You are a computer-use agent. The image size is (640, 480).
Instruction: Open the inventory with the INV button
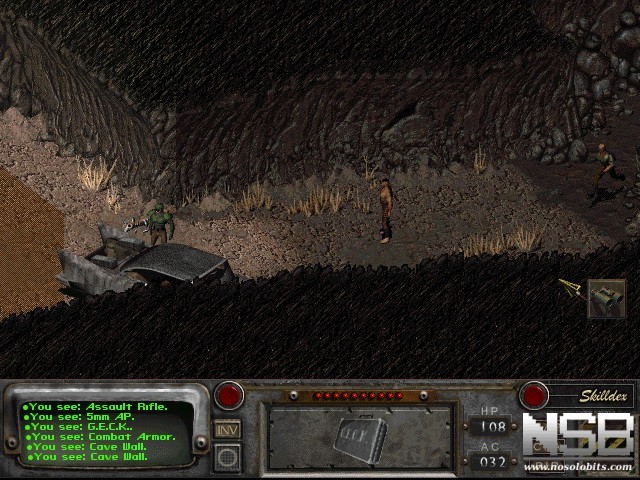coord(227,429)
